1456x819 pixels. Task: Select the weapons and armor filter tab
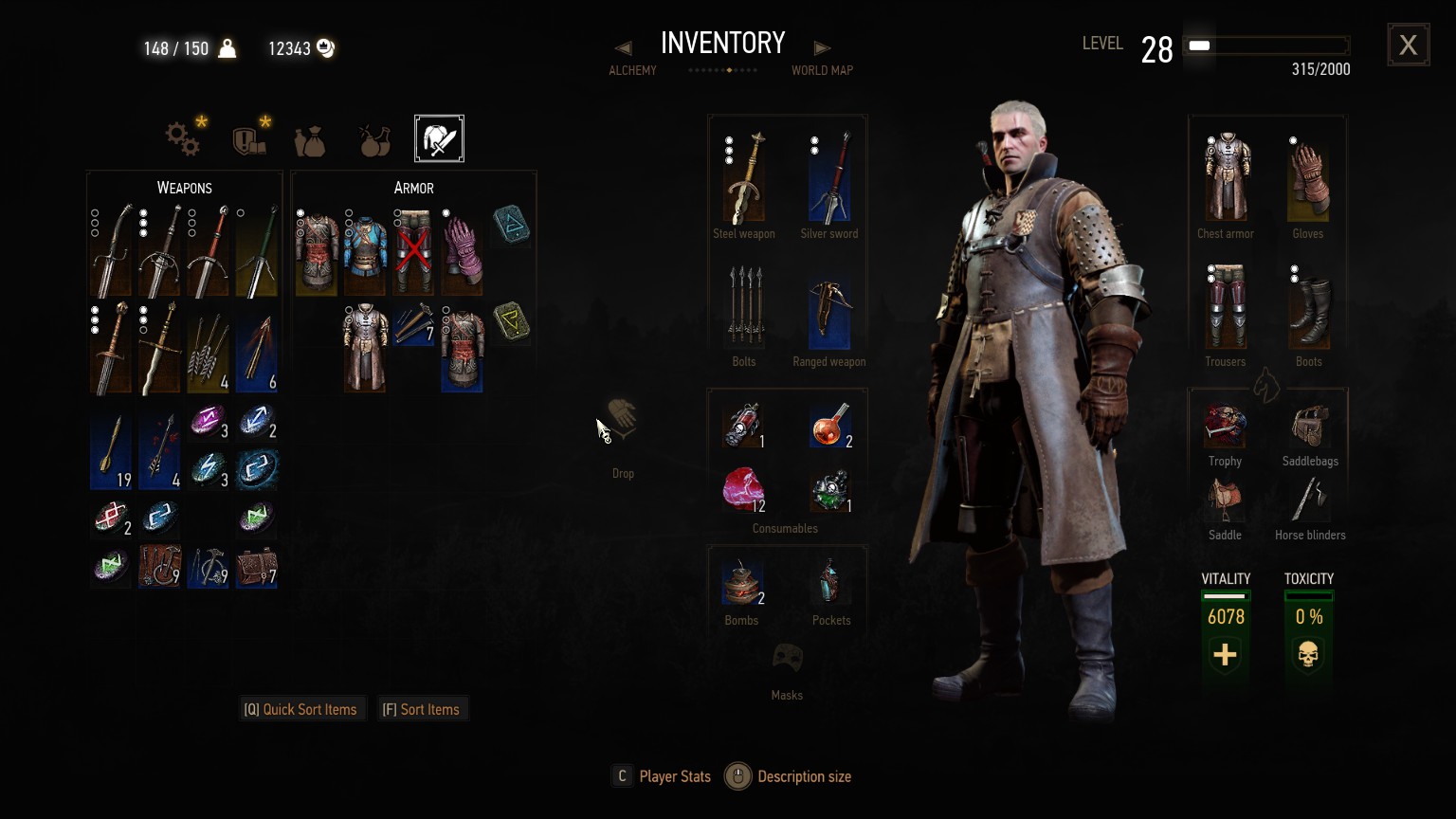[x=439, y=139]
